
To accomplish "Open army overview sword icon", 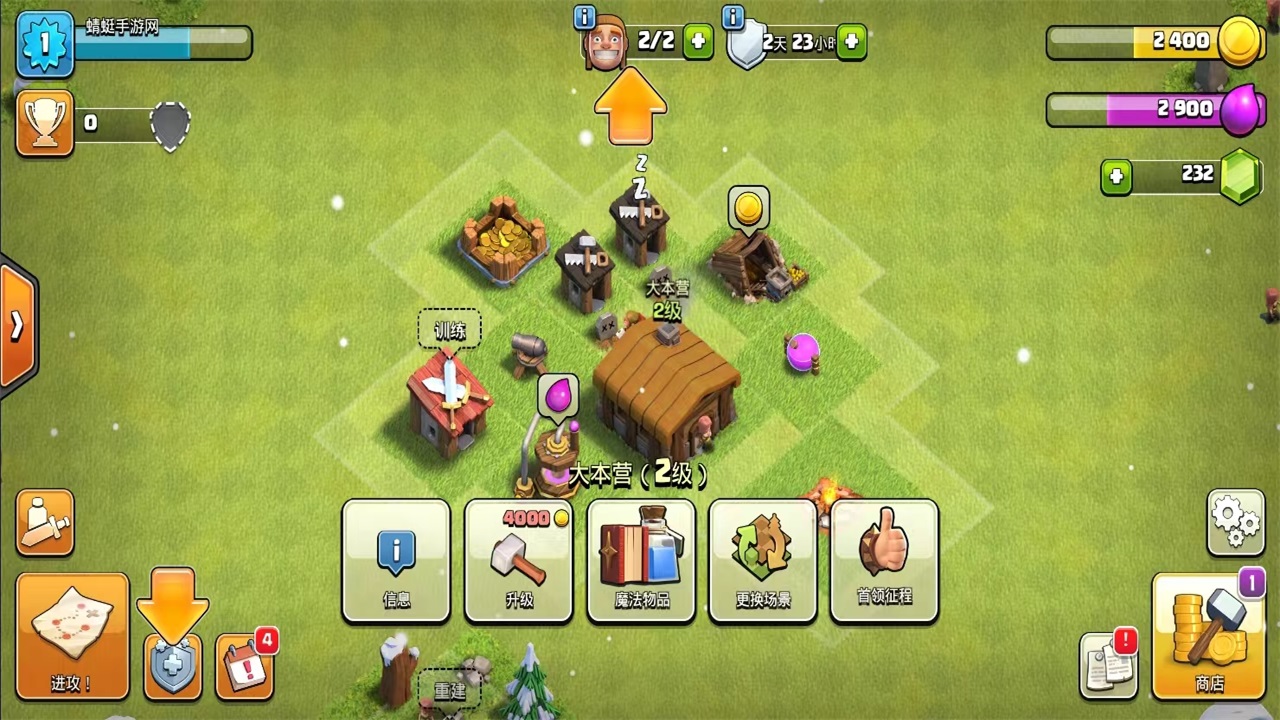I will click(45, 522).
